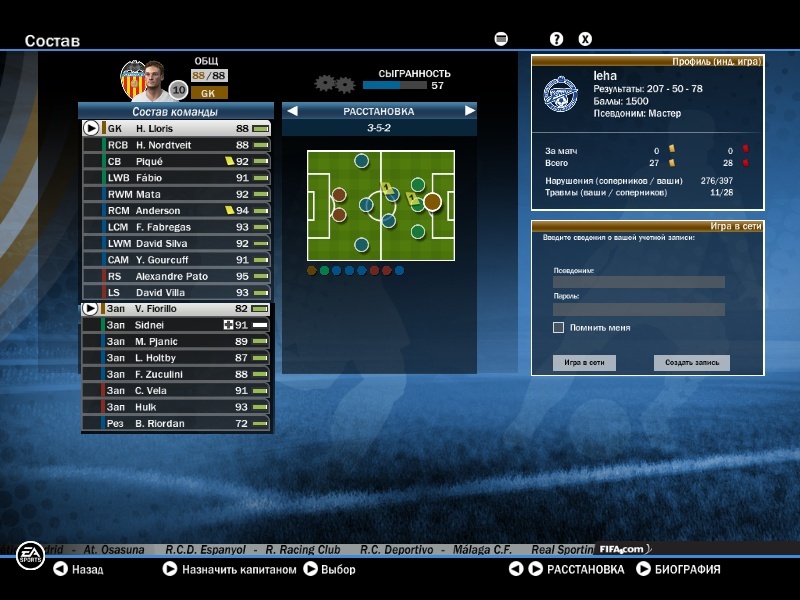The width and height of the screenshot is (800, 600).
Task: Click the nickname input field
Action: (x=638, y=282)
